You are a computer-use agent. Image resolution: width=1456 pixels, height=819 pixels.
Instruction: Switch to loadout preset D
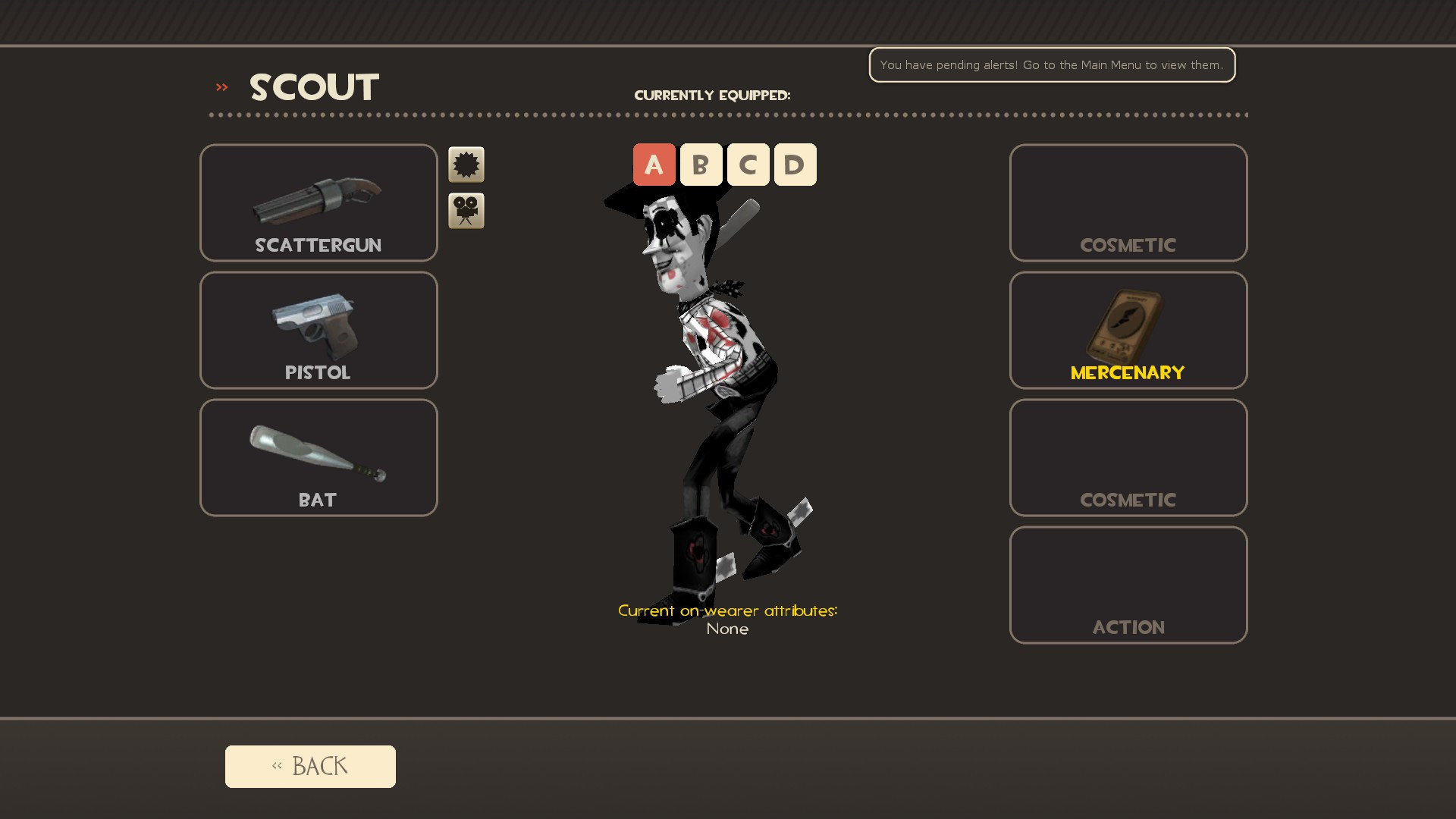tap(795, 164)
